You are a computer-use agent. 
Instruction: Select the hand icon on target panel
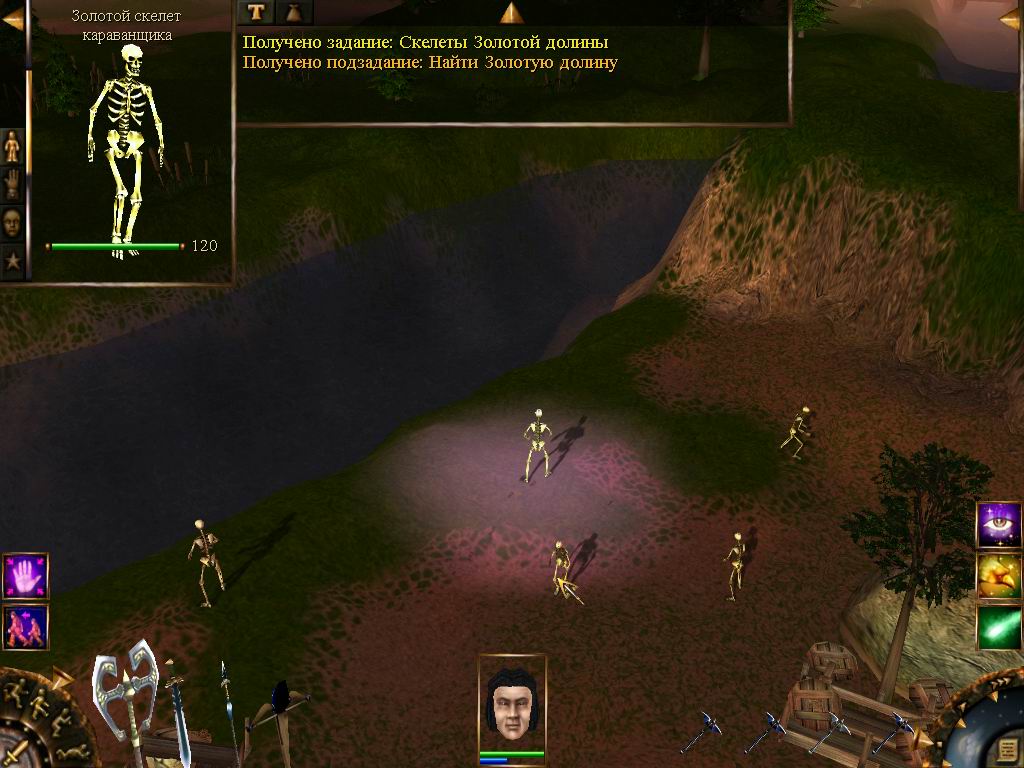(12, 184)
